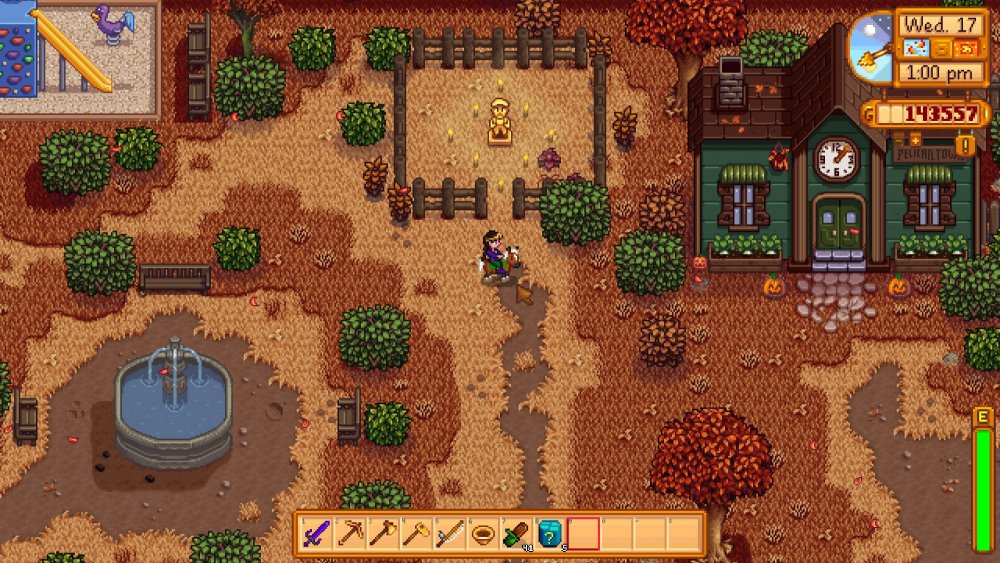The image size is (1000, 563).
Task: Choose the axe in the toolbar
Action: coord(383,533)
